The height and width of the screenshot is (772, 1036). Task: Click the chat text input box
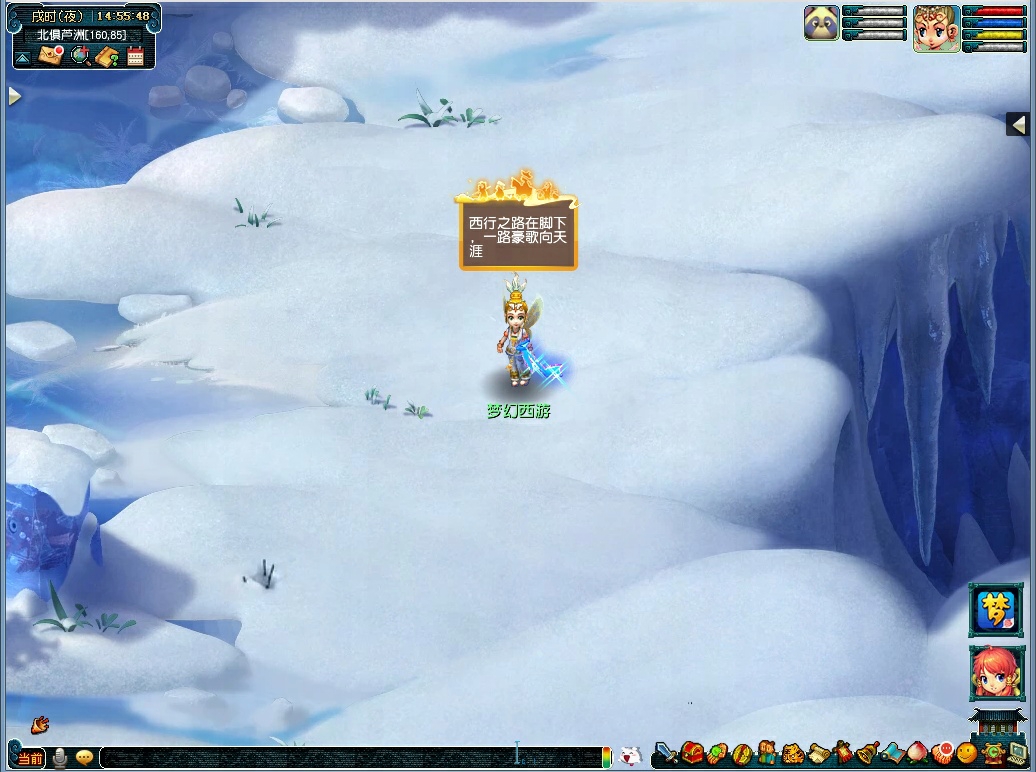pyautogui.click(x=350, y=758)
